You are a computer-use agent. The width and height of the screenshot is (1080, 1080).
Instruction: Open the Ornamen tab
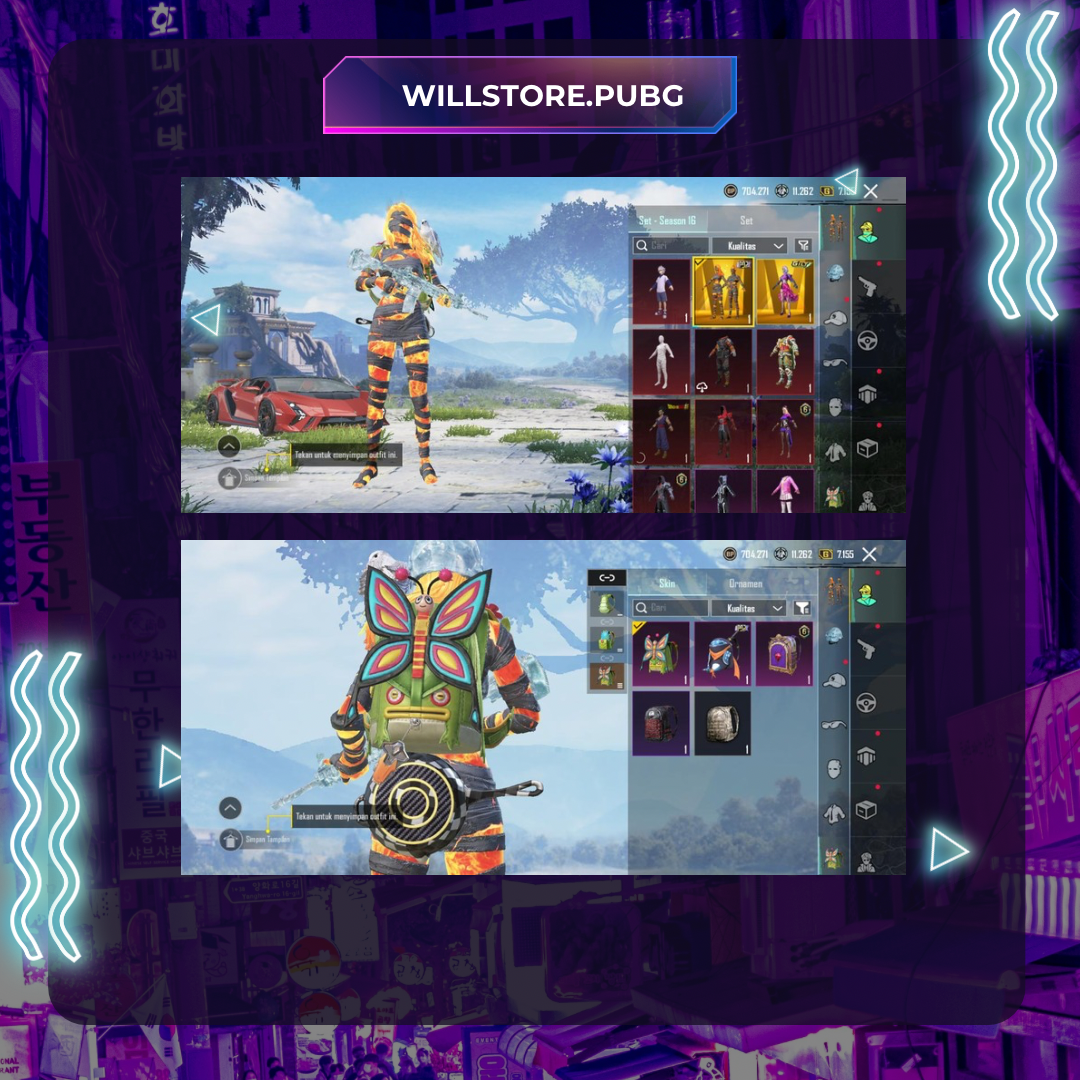[746, 583]
